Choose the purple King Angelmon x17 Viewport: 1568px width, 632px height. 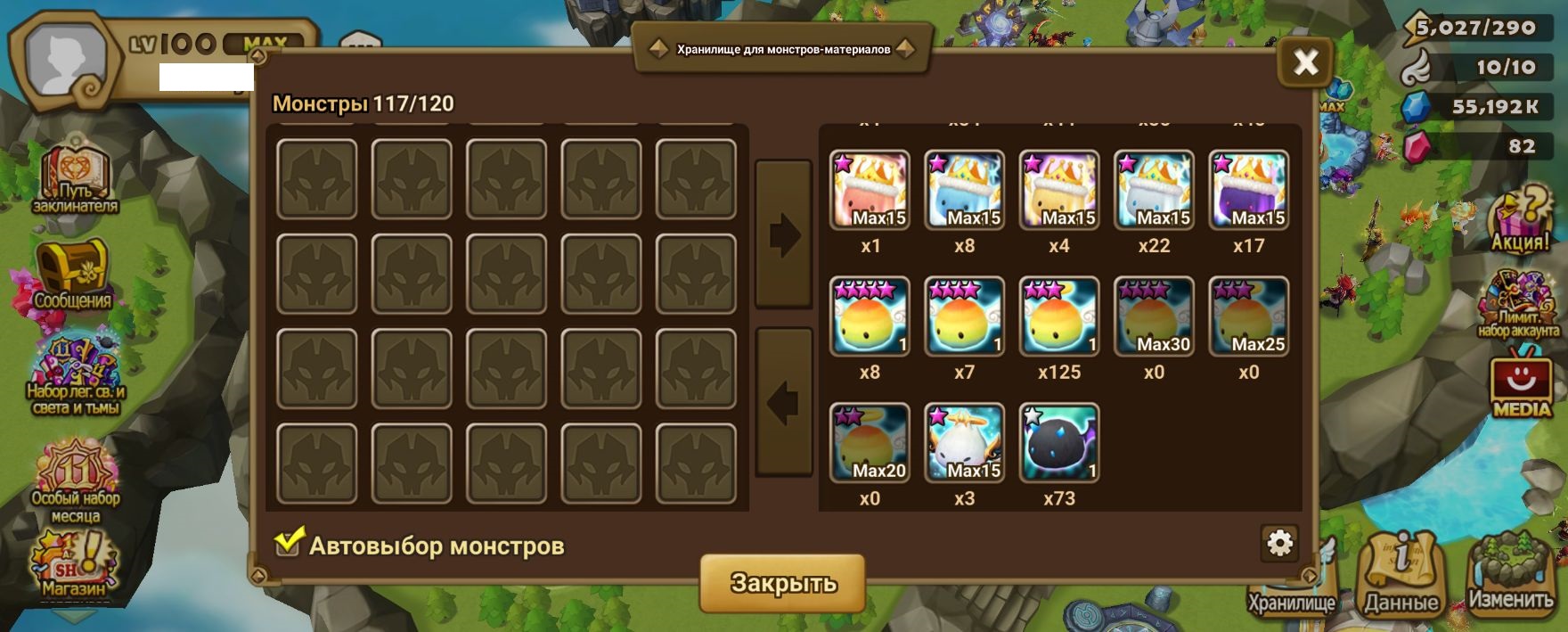pos(1248,190)
